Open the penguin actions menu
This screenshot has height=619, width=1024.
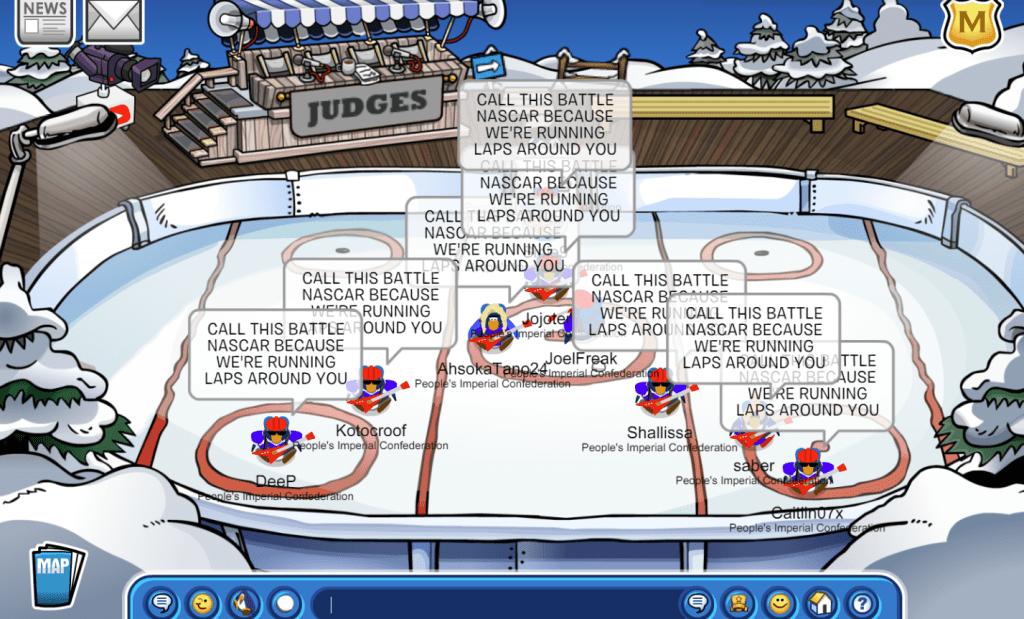244,603
